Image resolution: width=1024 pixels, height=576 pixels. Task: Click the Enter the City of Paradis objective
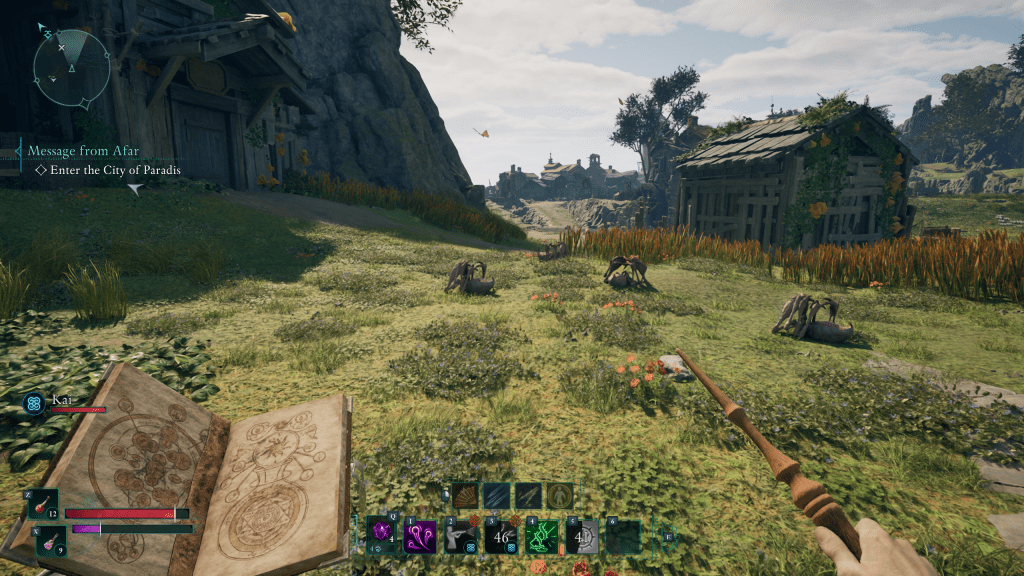(107, 171)
